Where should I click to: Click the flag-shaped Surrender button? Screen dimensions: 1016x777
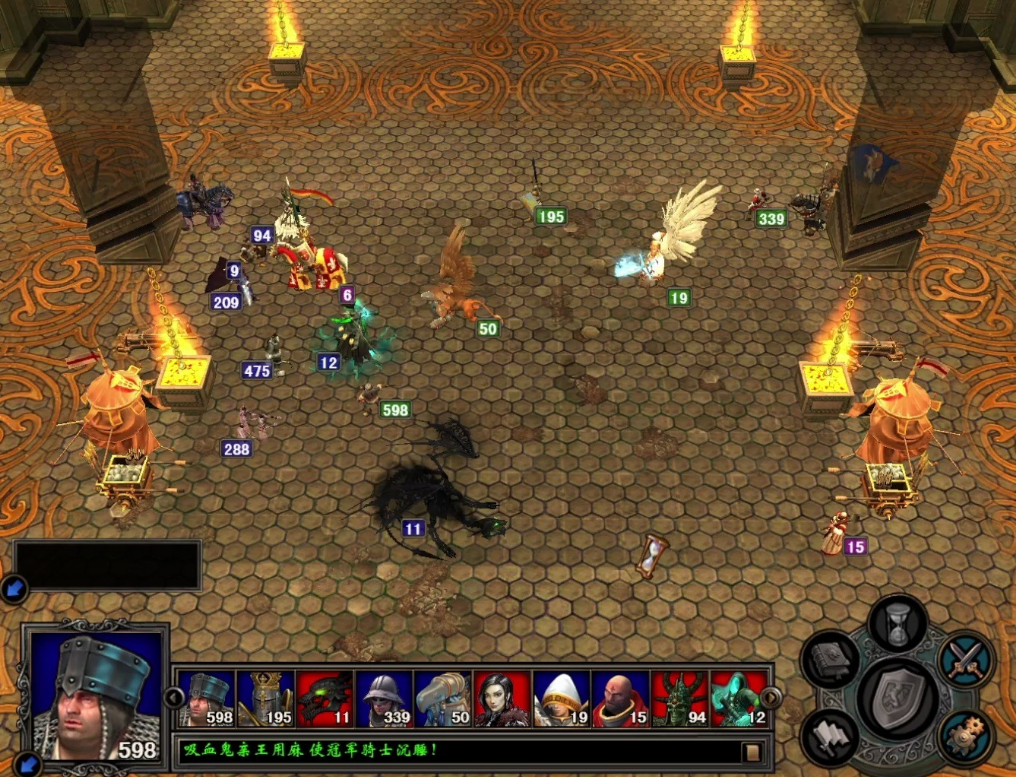click(x=830, y=737)
